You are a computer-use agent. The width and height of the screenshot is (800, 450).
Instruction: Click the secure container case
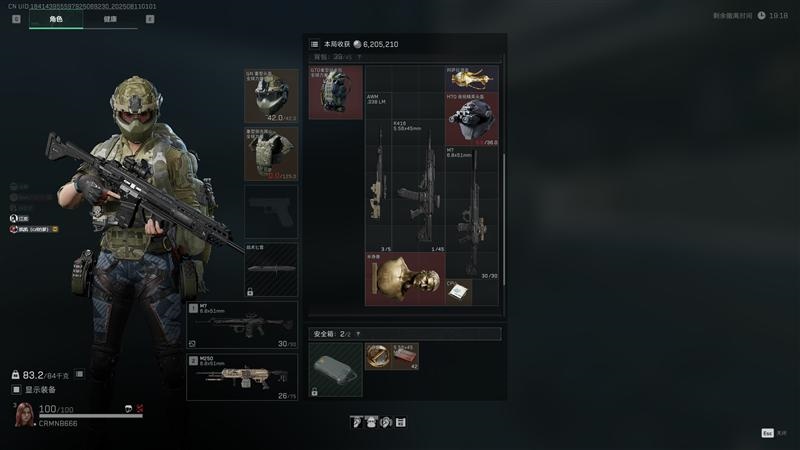tap(335, 368)
